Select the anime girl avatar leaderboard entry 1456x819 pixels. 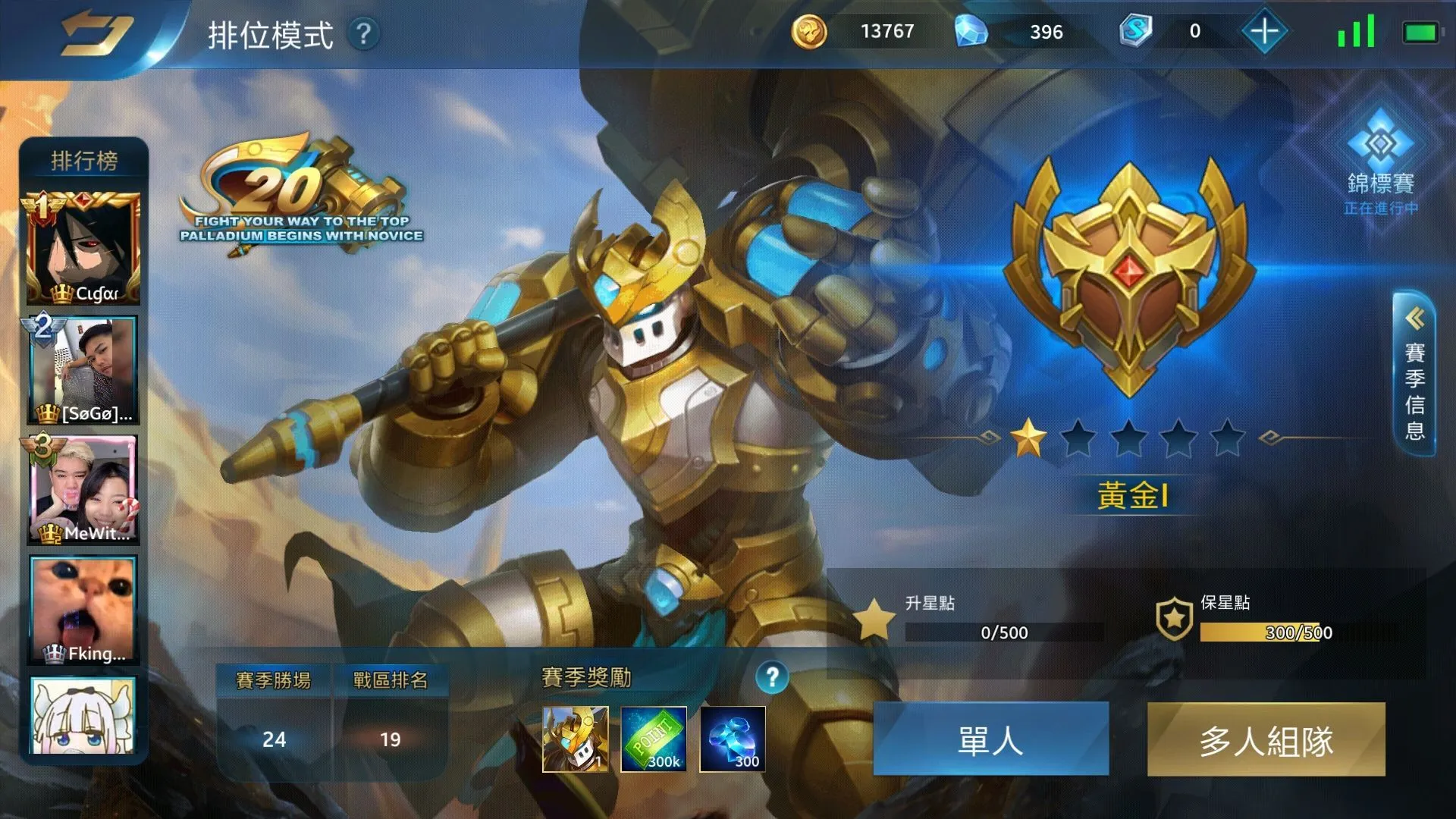83,715
